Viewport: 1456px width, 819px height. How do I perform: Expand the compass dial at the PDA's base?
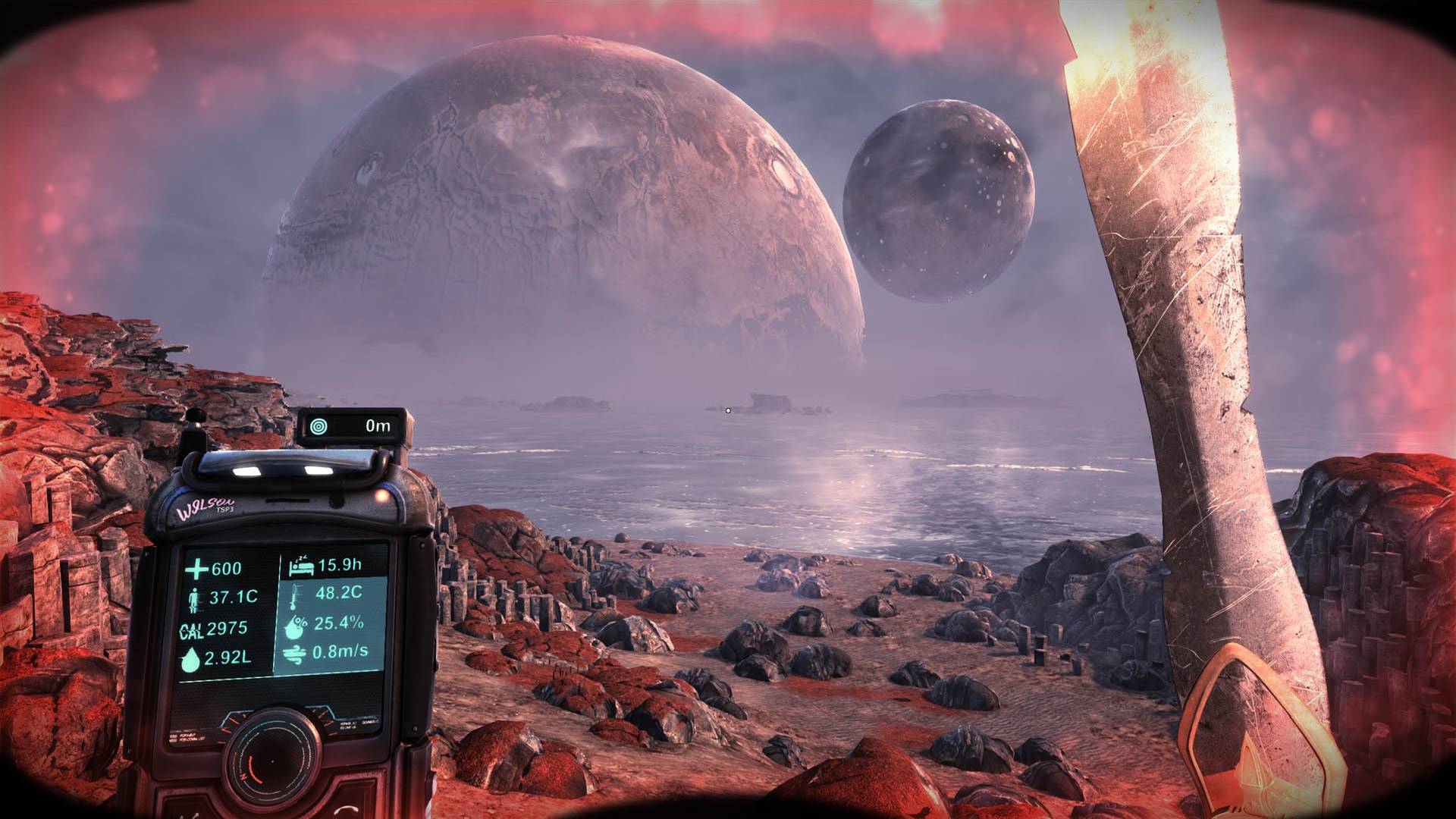click(273, 758)
